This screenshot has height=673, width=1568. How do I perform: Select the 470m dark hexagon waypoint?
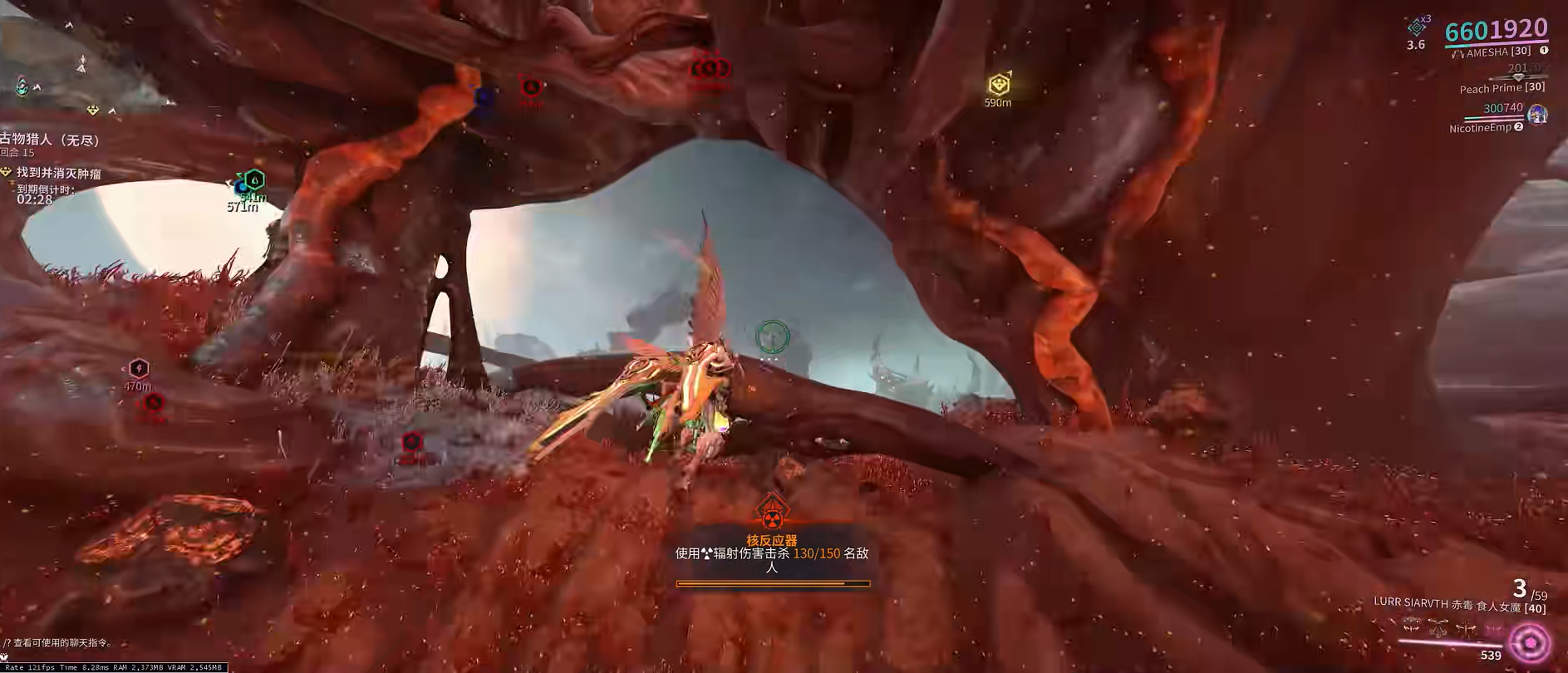pos(138,369)
